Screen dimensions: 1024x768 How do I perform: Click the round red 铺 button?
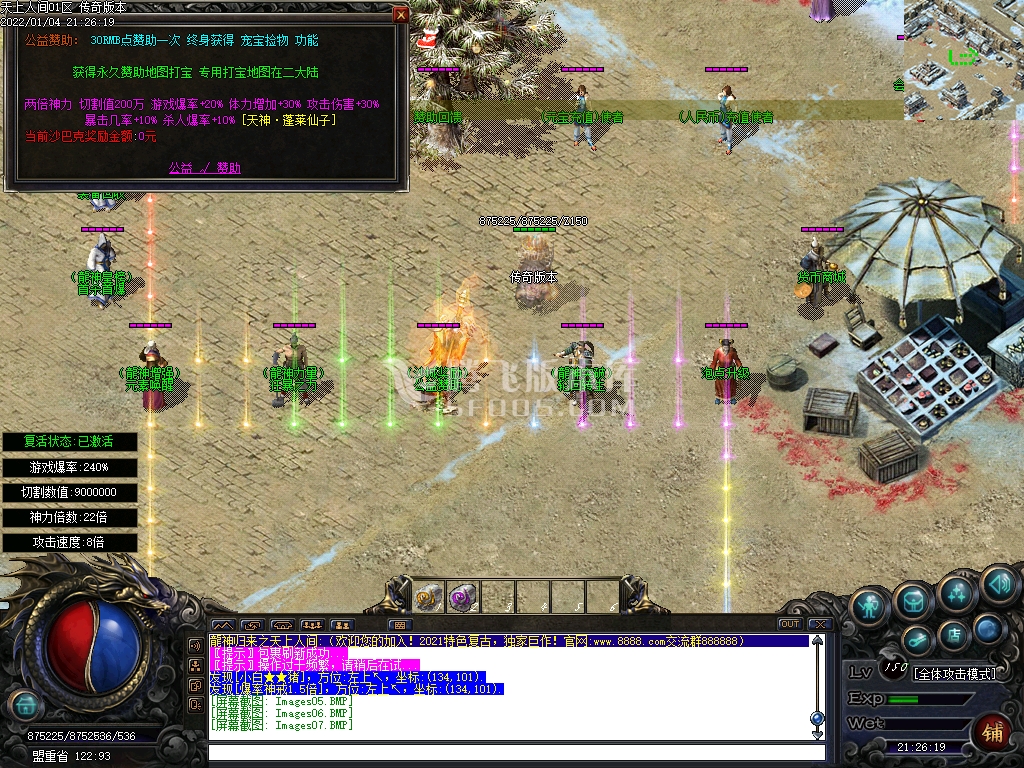(993, 730)
